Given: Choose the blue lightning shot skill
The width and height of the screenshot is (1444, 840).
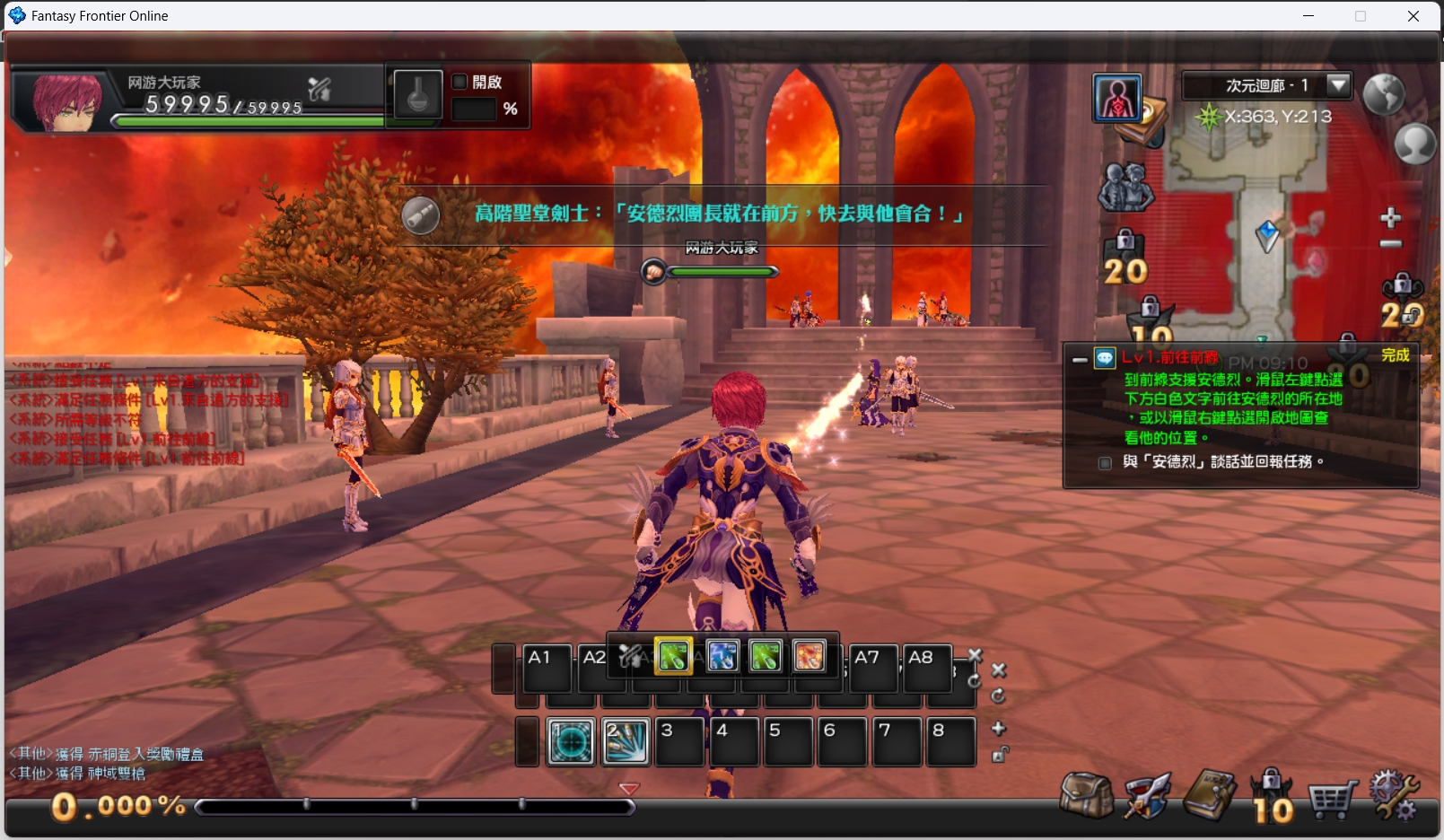Looking at the screenshot, I should click(722, 656).
